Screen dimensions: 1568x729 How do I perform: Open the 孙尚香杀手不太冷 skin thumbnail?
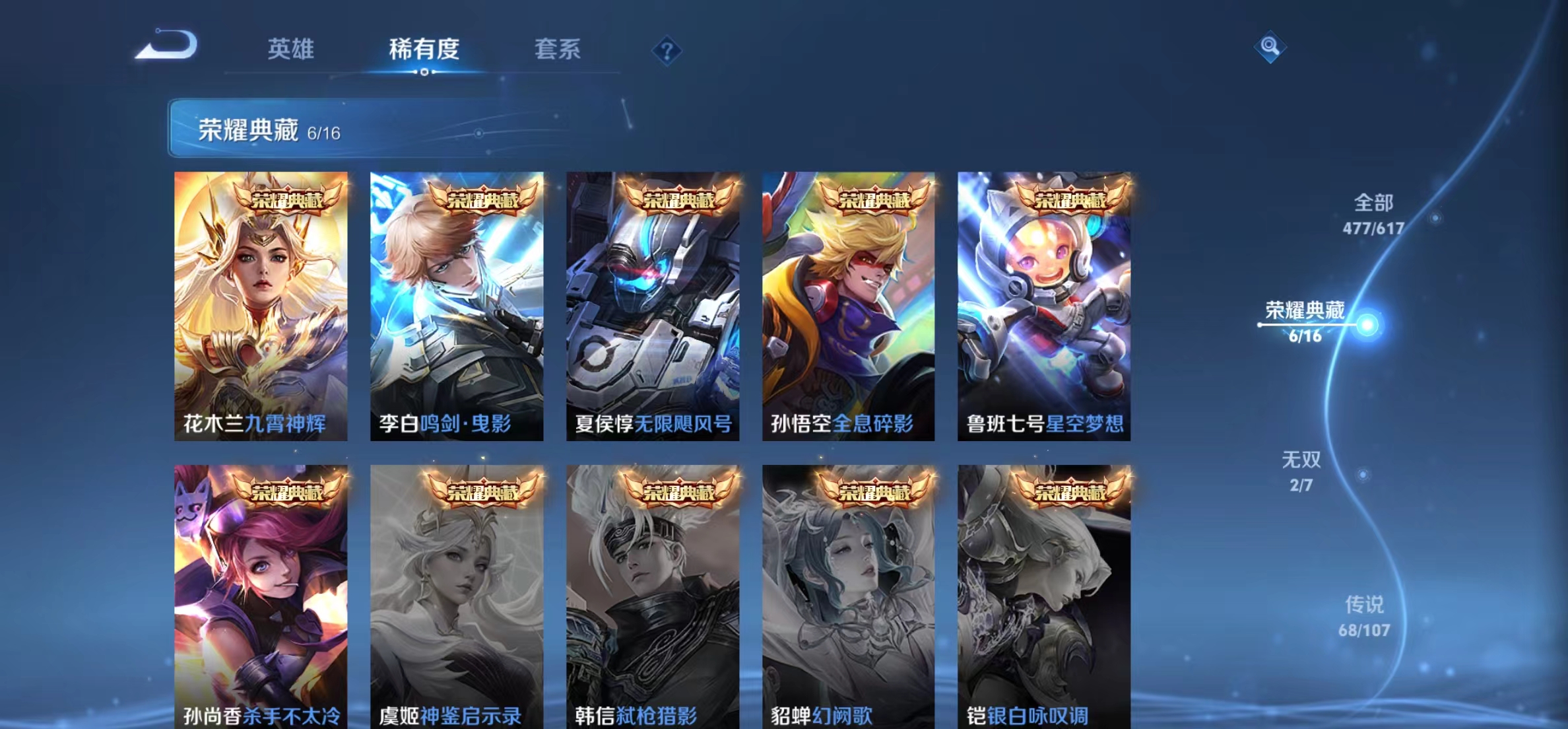coord(261,594)
